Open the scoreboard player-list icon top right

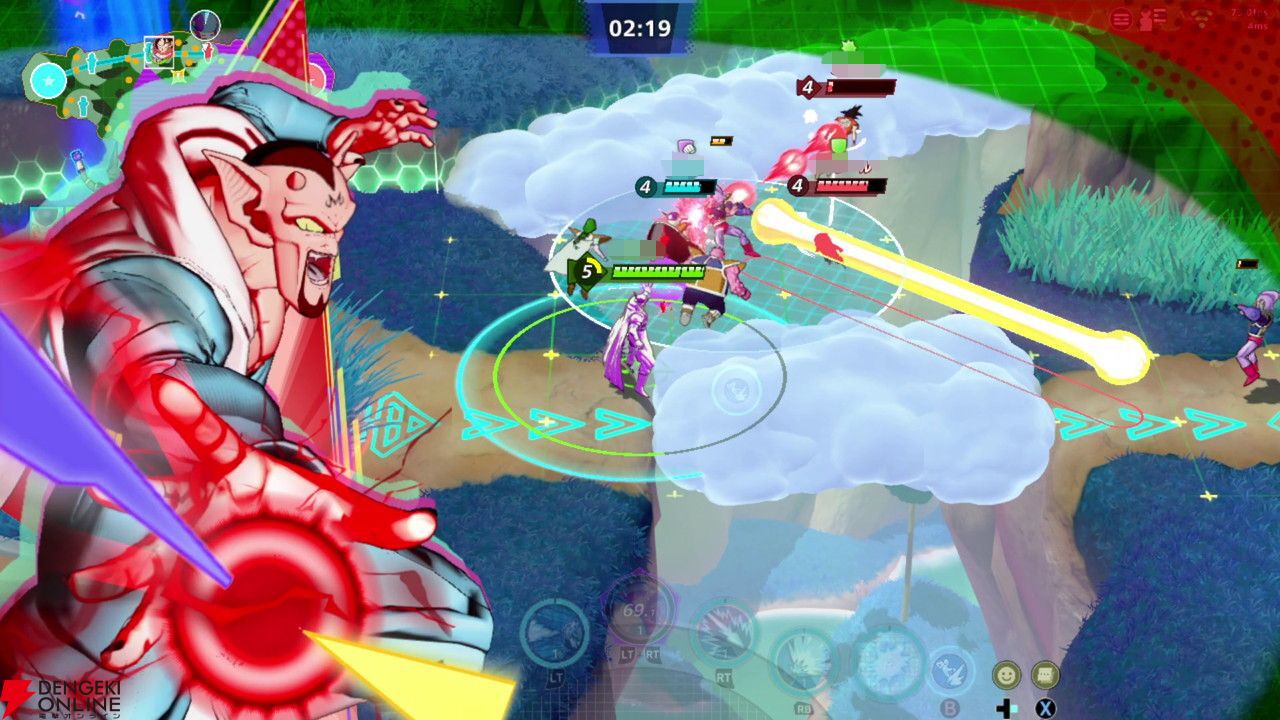click(1151, 17)
